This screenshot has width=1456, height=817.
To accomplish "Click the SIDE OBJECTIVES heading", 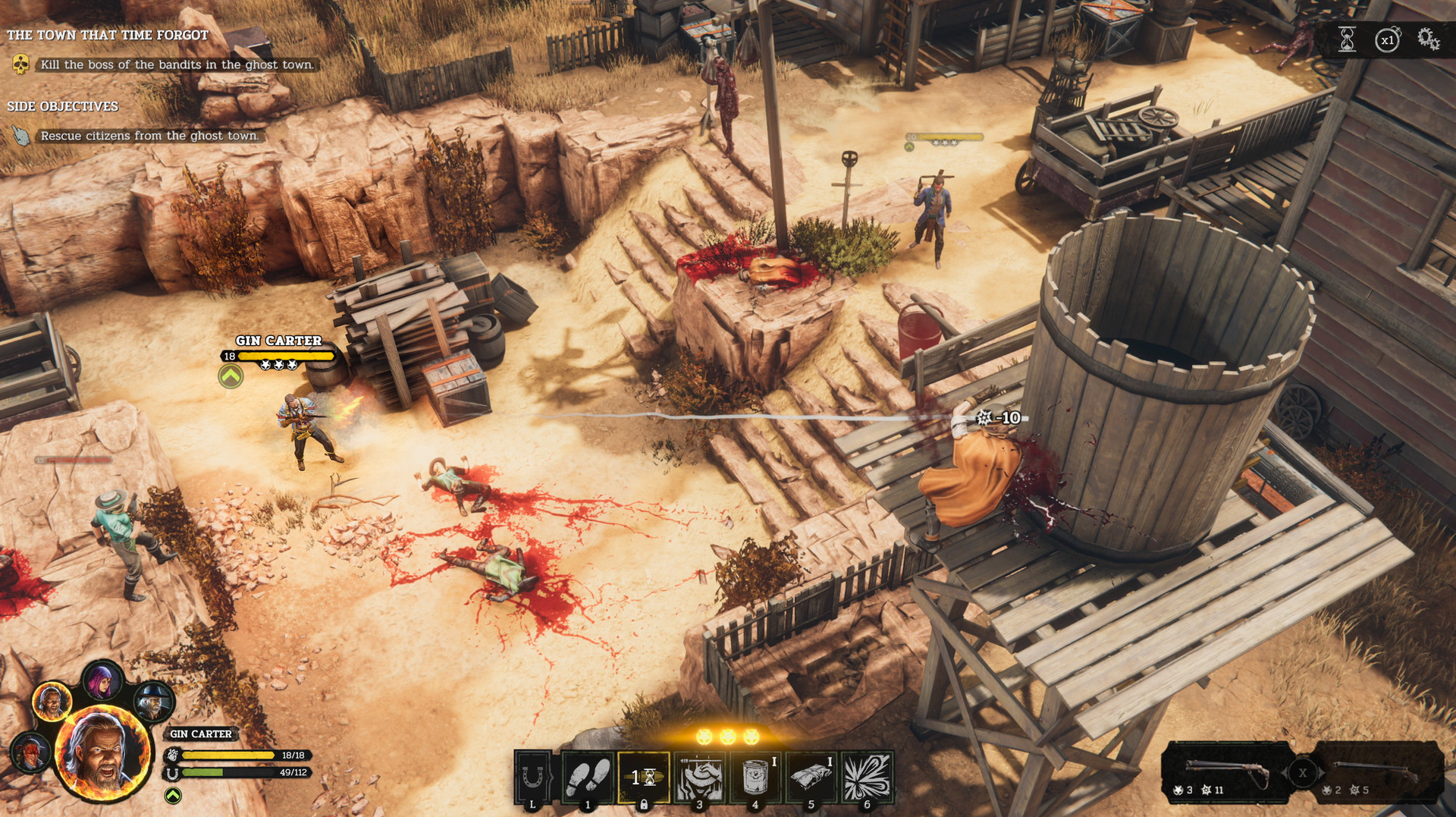I will [62, 106].
